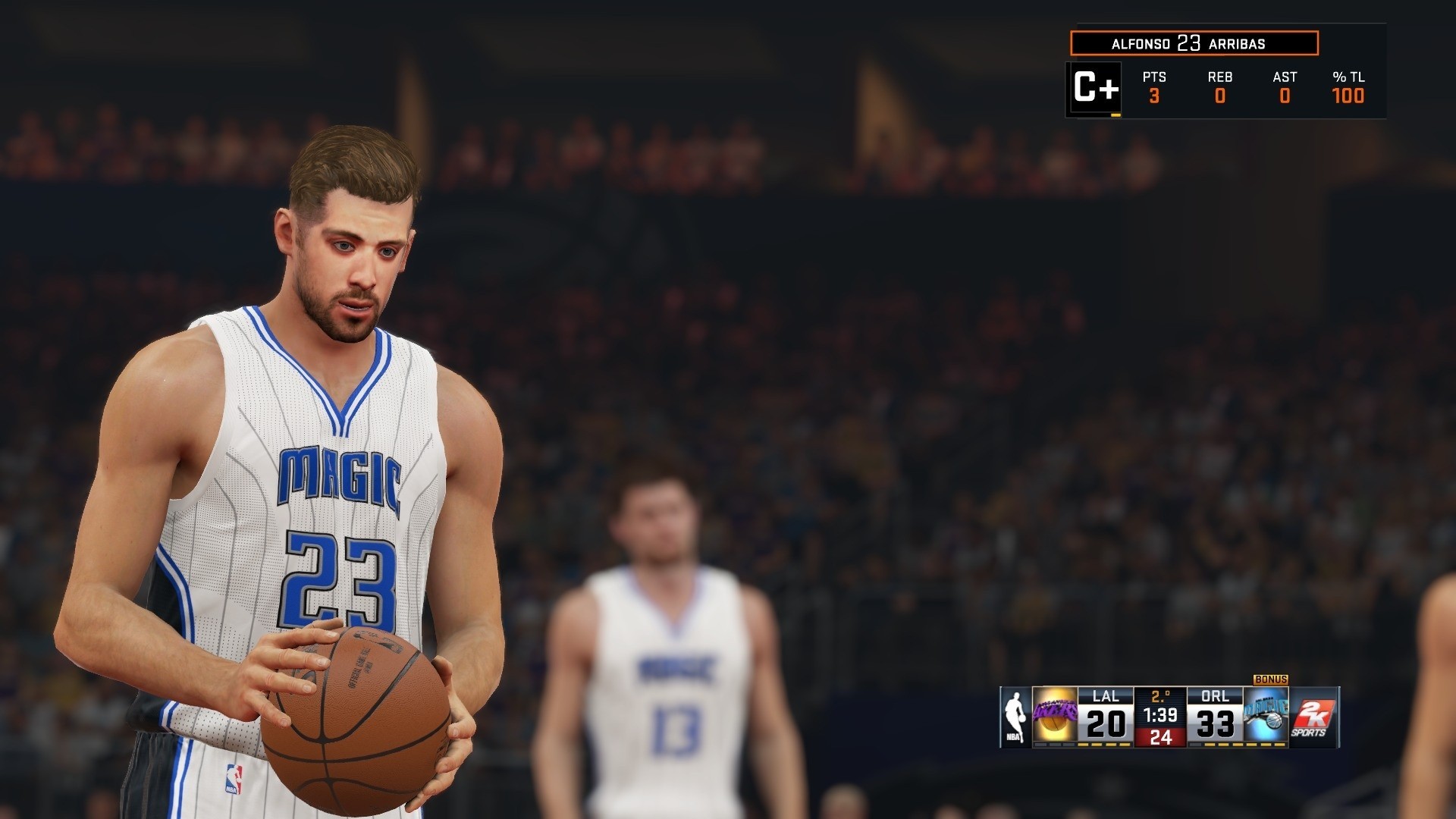Expand the ALFONSO 23 ARRIBAS name banner

click(1194, 42)
